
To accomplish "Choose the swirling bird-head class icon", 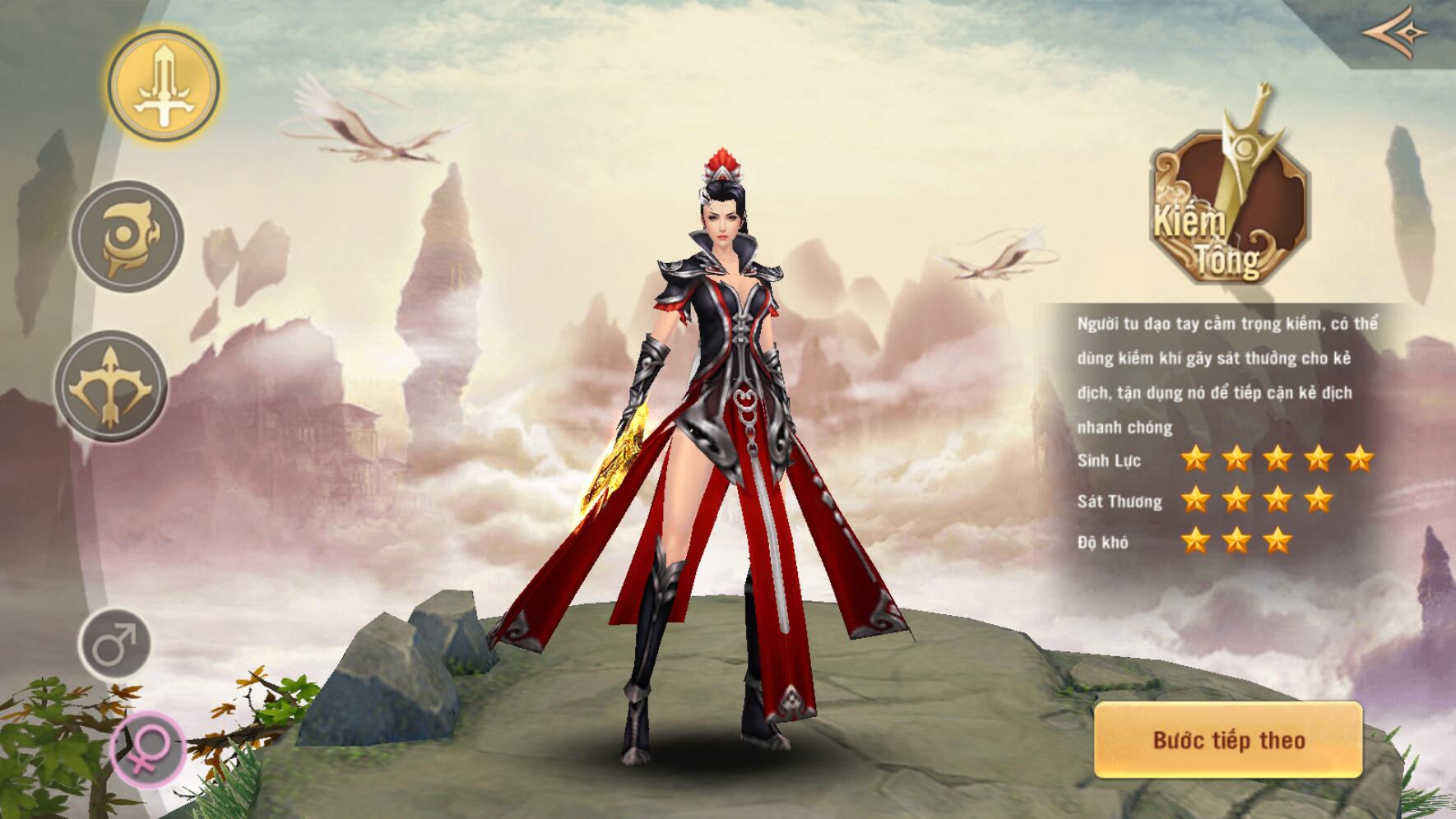I will pyautogui.click(x=128, y=237).
